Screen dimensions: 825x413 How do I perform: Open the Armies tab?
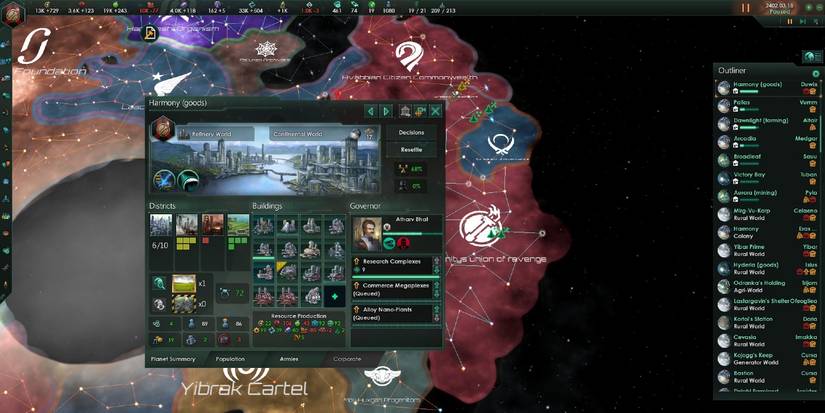288,357
